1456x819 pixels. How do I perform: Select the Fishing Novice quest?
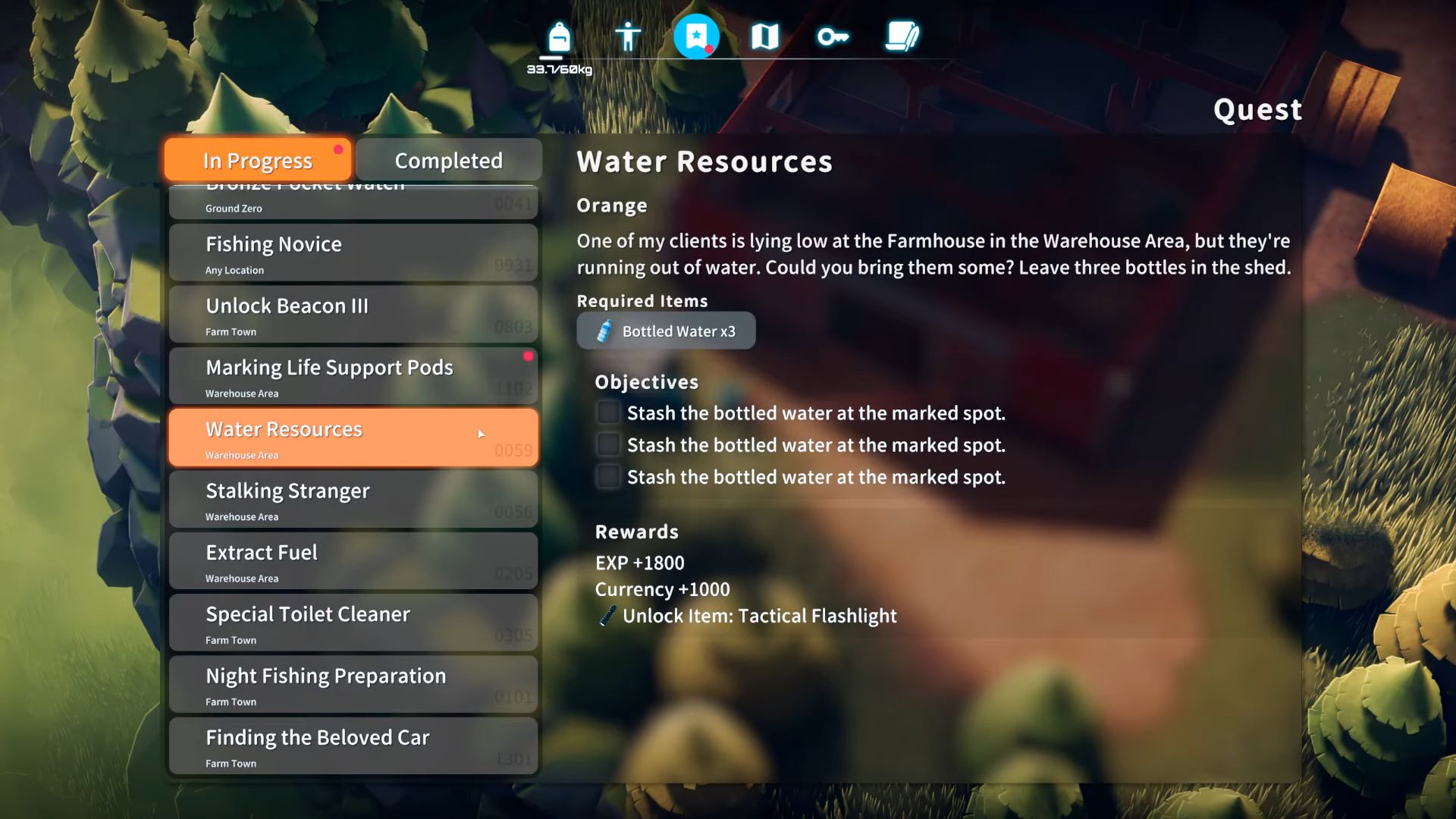coord(353,253)
